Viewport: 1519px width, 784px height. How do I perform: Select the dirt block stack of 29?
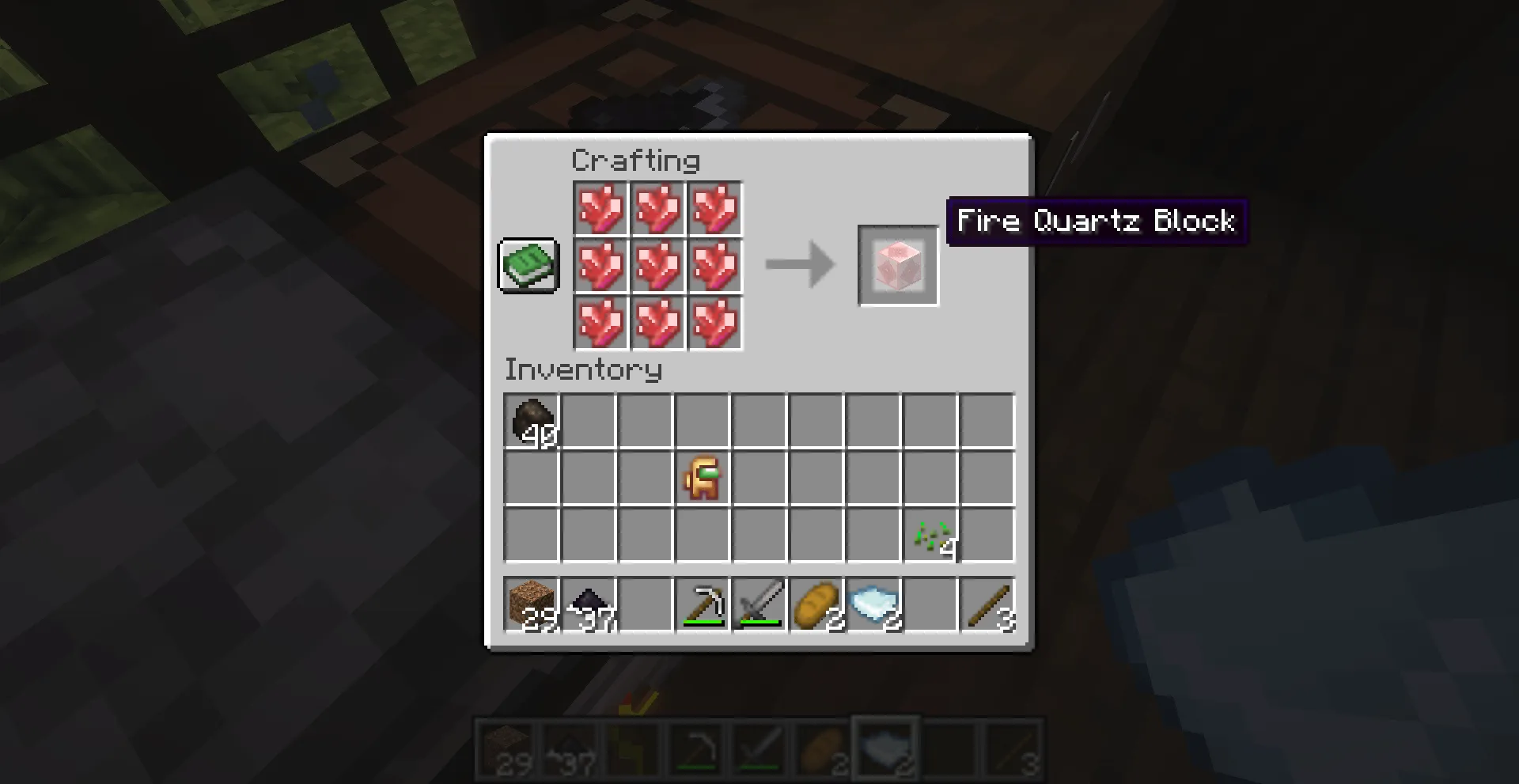pos(532,604)
